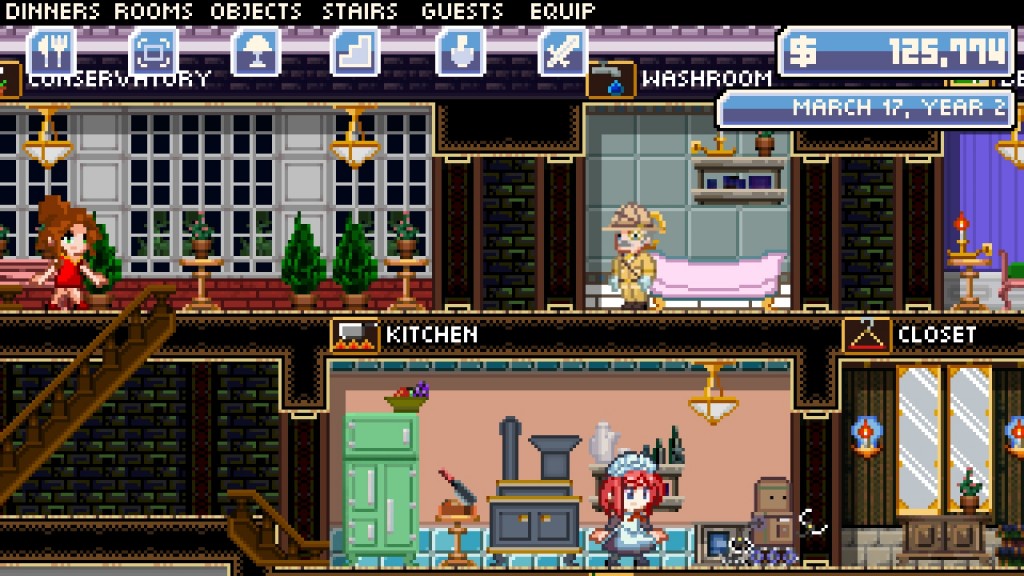Image resolution: width=1024 pixels, height=576 pixels.
Task: Select the Conservatory room label
Action: (119, 78)
